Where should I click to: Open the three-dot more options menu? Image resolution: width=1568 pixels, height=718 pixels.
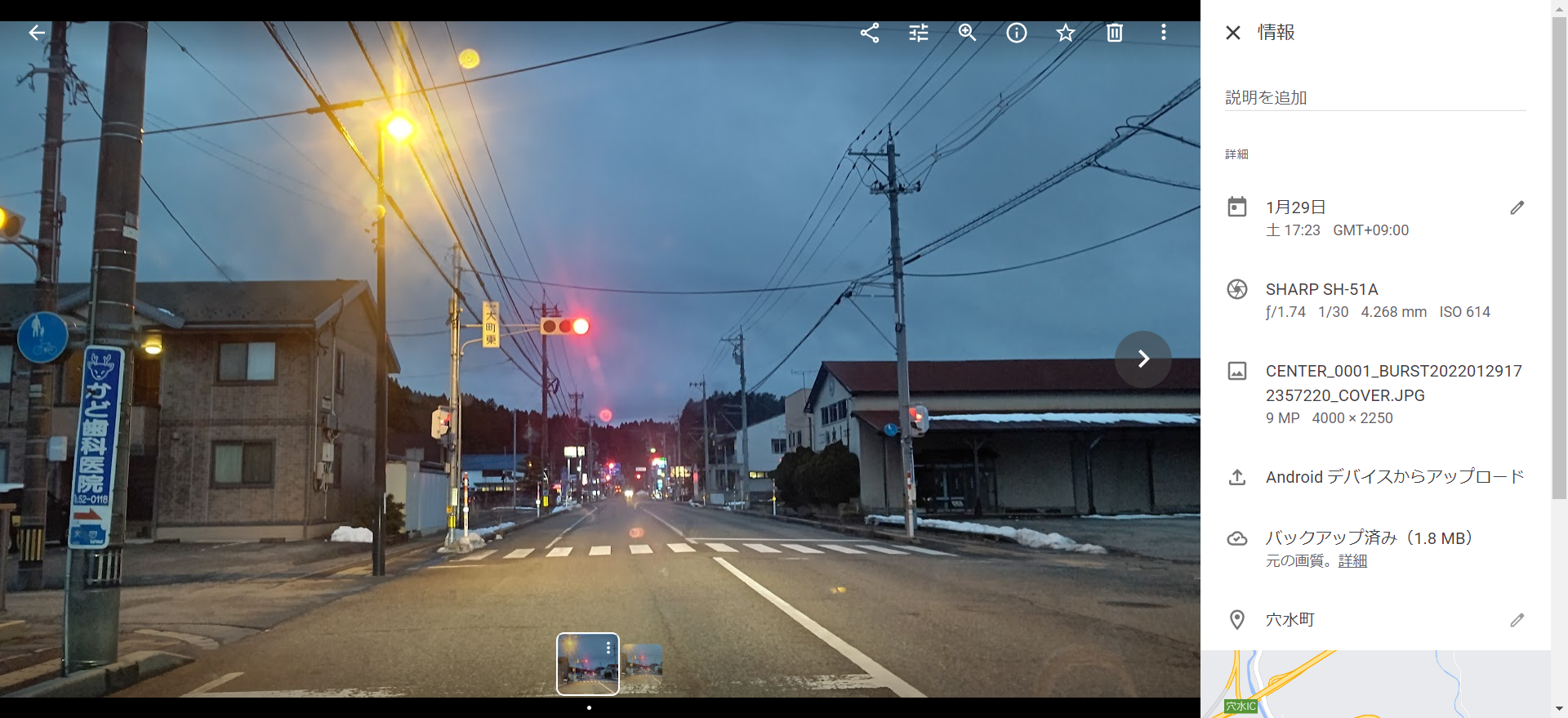pyautogui.click(x=1164, y=33)
